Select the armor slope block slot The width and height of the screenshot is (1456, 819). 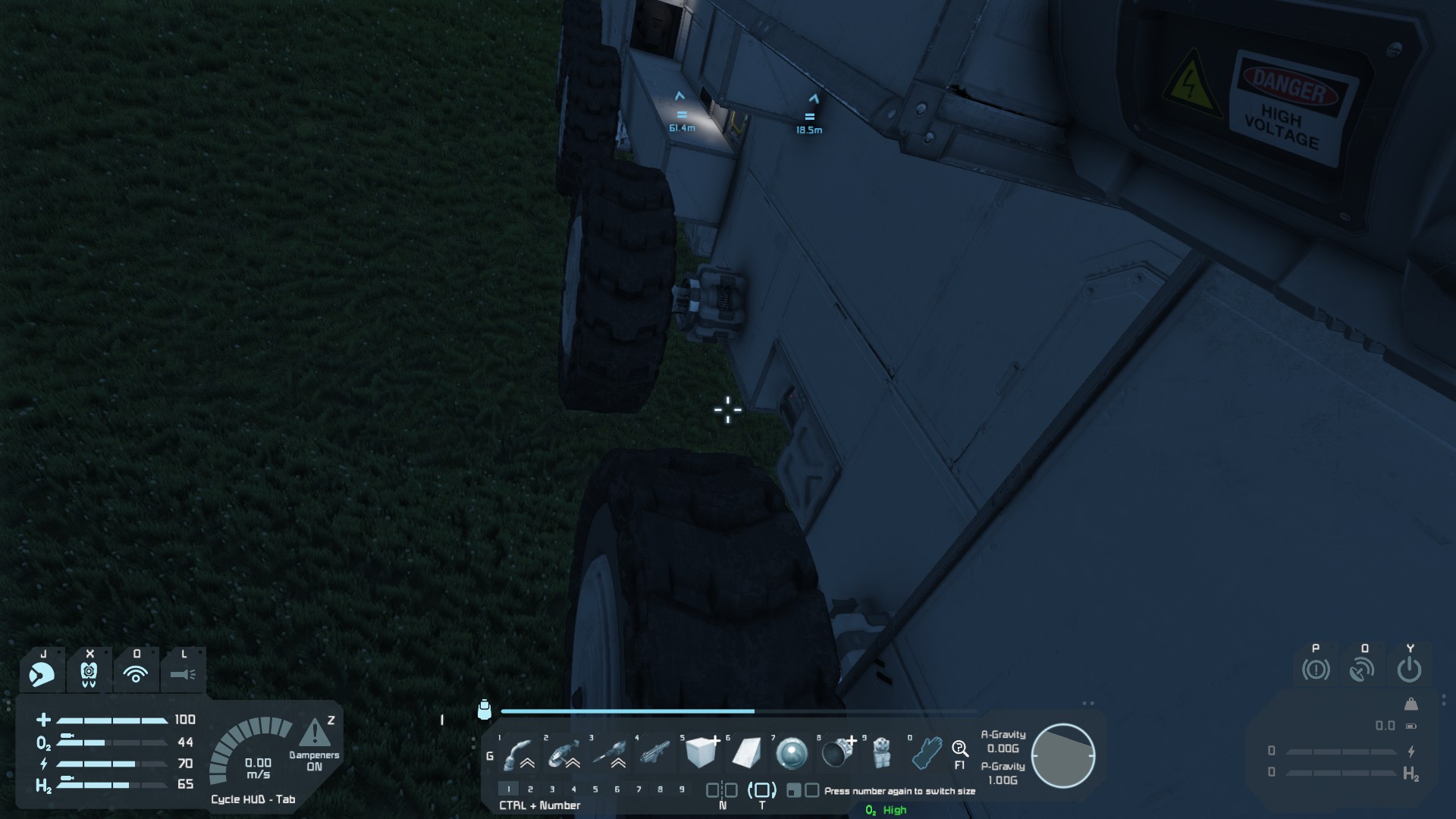(x=746, y=754)
